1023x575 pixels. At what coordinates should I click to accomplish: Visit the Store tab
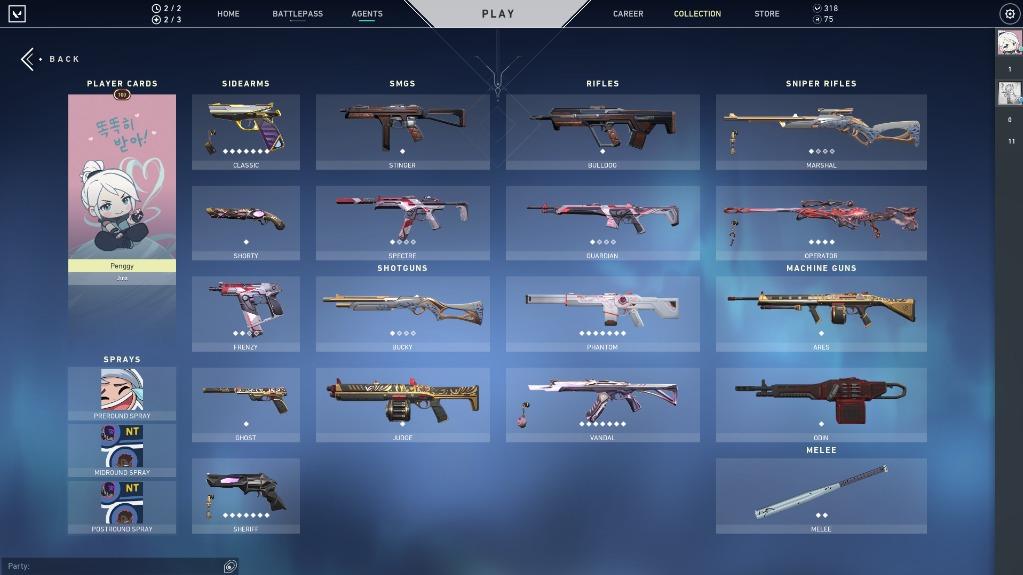767,14
